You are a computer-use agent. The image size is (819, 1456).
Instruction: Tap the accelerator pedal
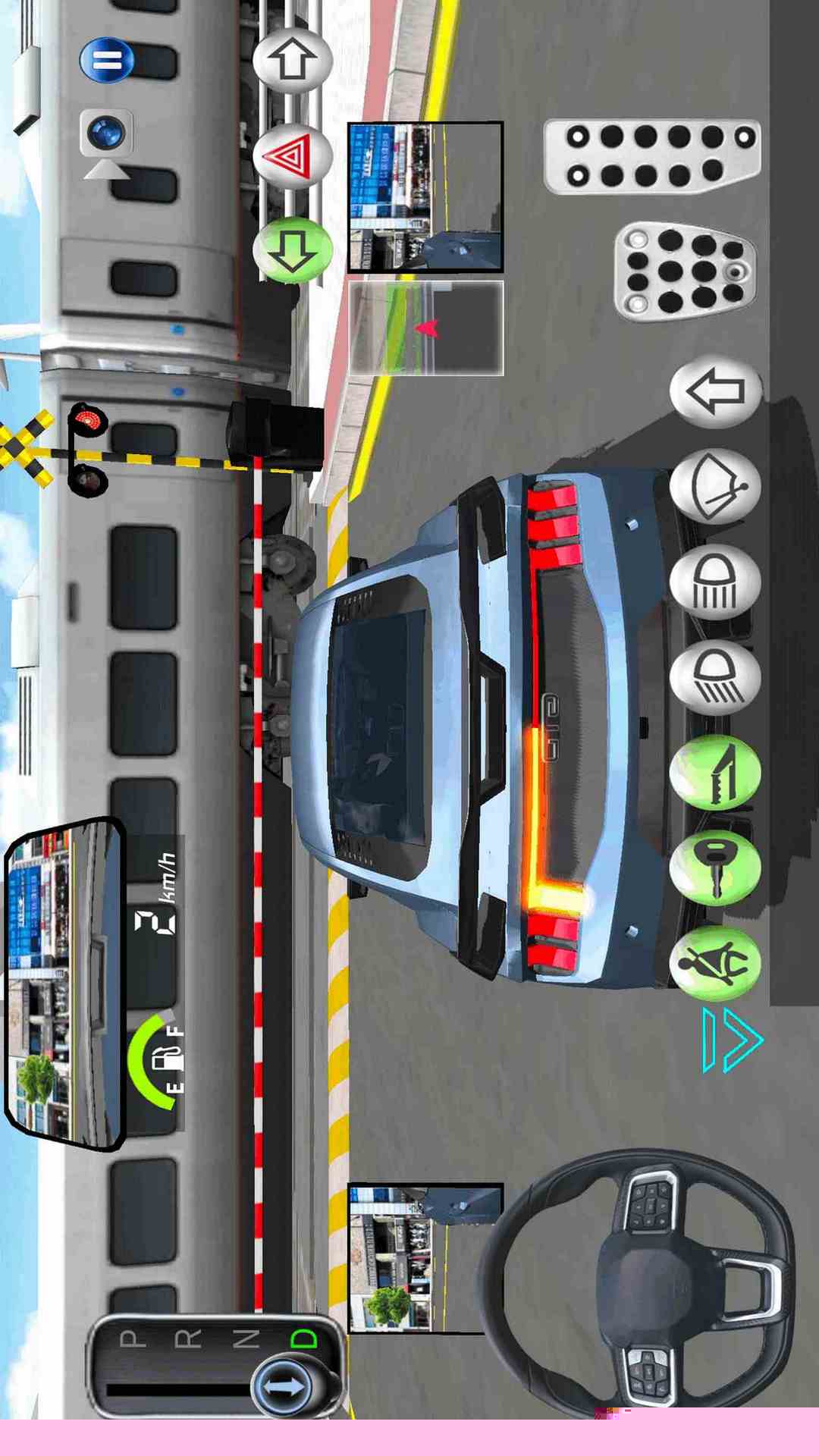click(x=652, y=156)
